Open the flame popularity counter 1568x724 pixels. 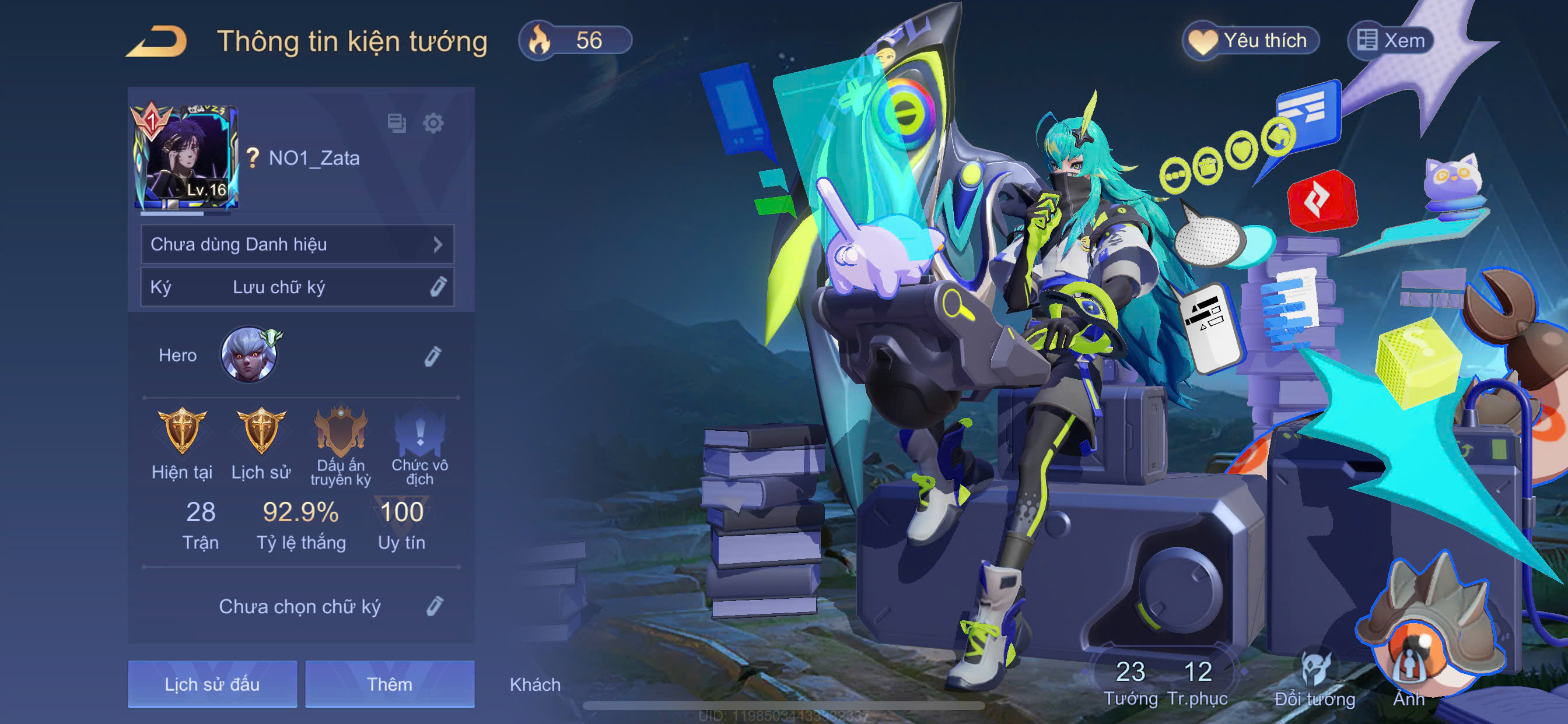[575, 41]
